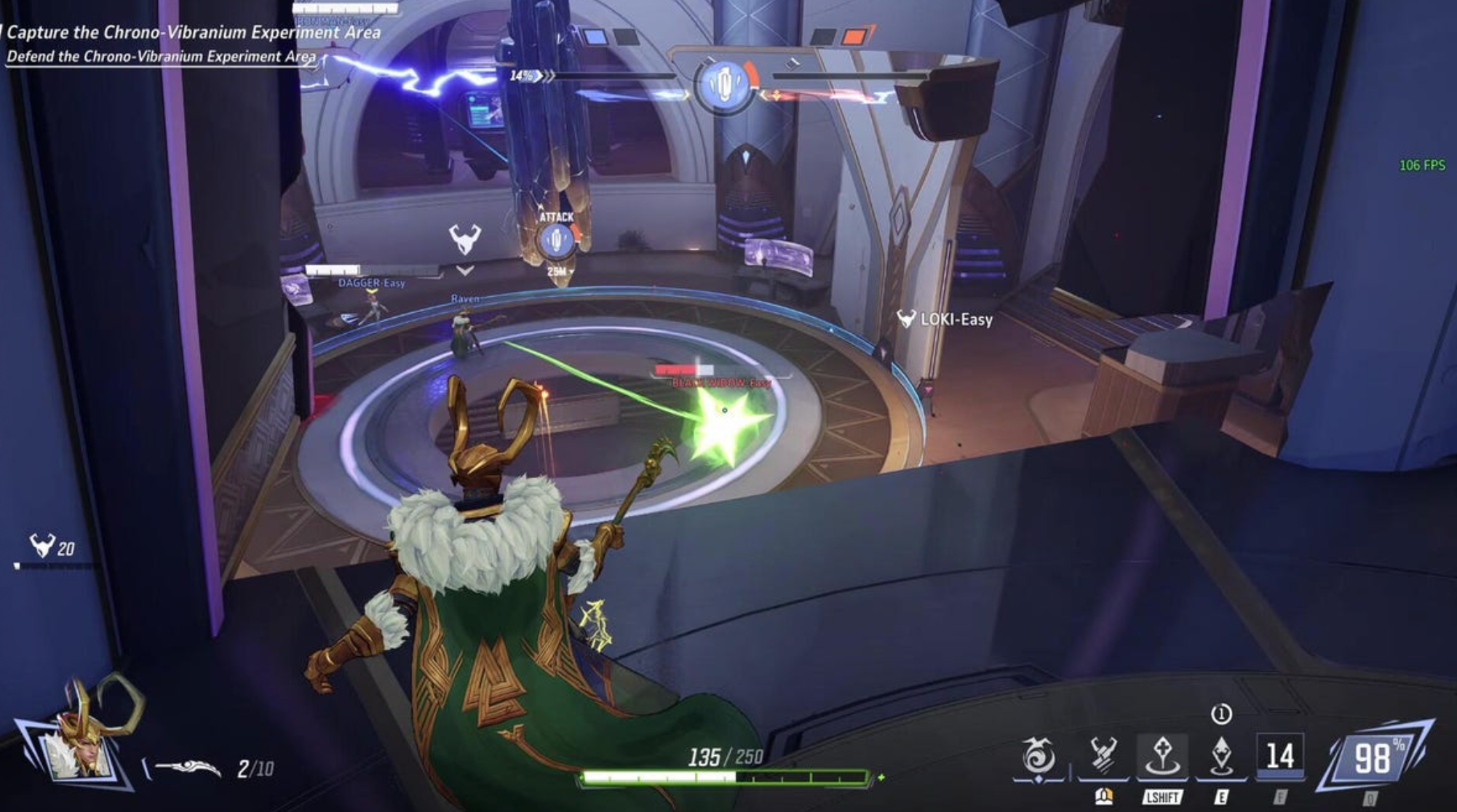Click the LOKI-Easy teammate marker
This screenshot has height=812, width=1457.
click(945, 319)
